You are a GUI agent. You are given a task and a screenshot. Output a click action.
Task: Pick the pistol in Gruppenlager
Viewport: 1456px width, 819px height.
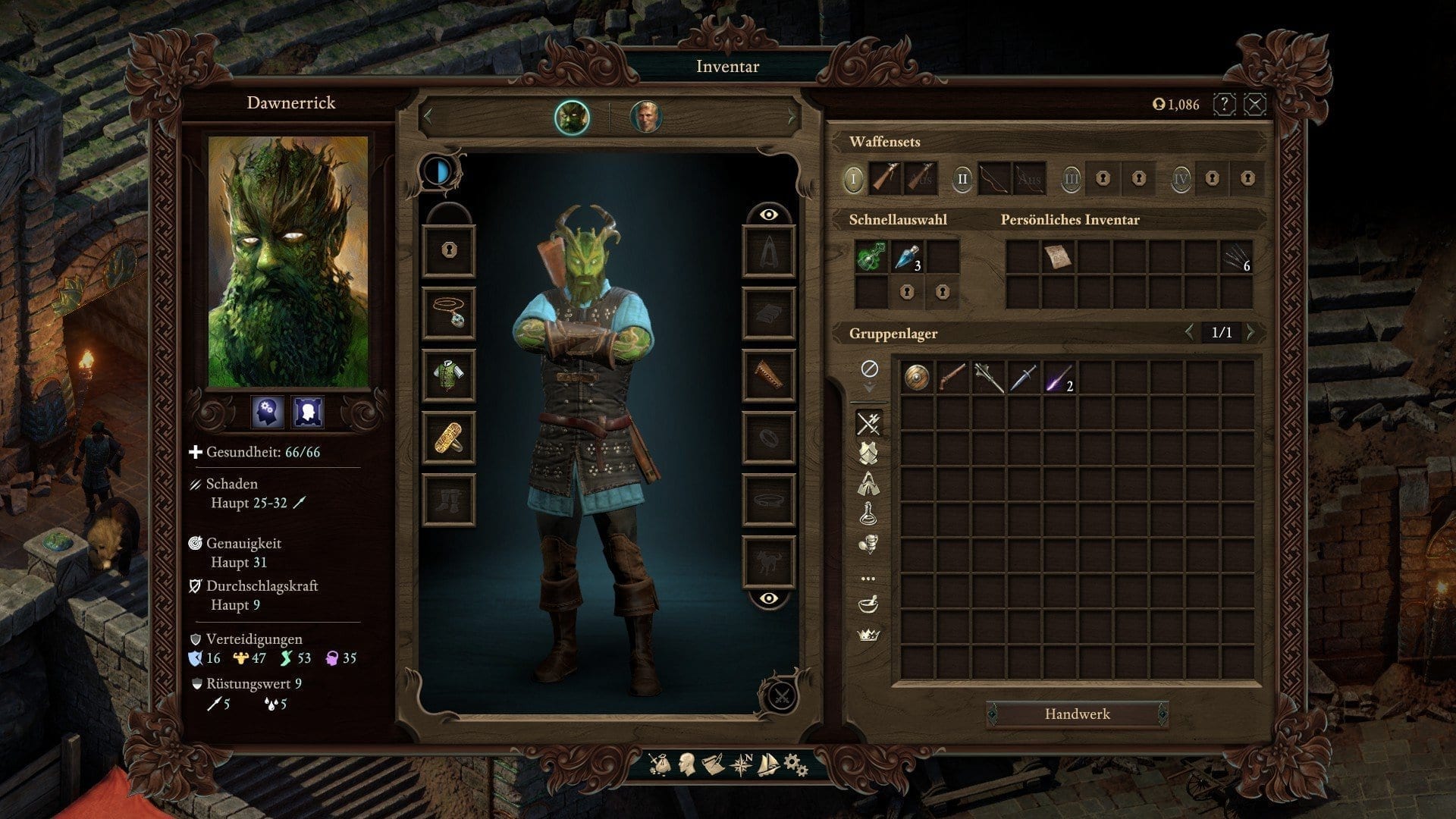(x=952, y=377)
